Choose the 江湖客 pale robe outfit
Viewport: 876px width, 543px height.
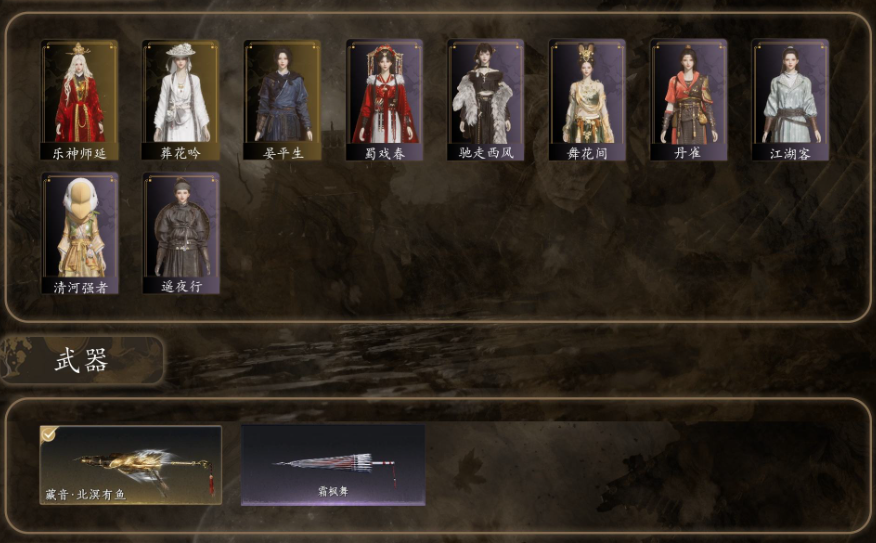coord(790,100)
